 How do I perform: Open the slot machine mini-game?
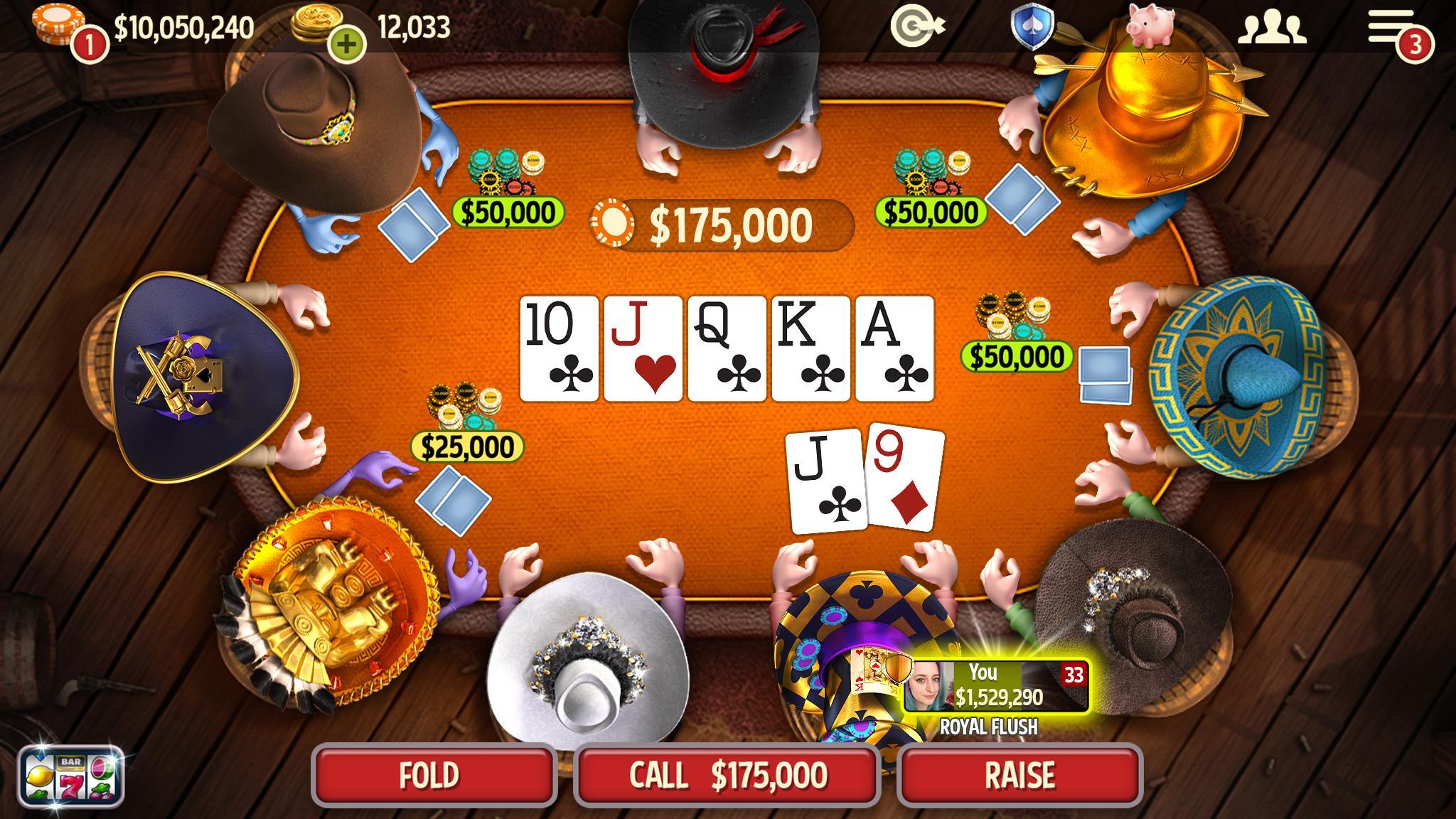pos(71,776)
